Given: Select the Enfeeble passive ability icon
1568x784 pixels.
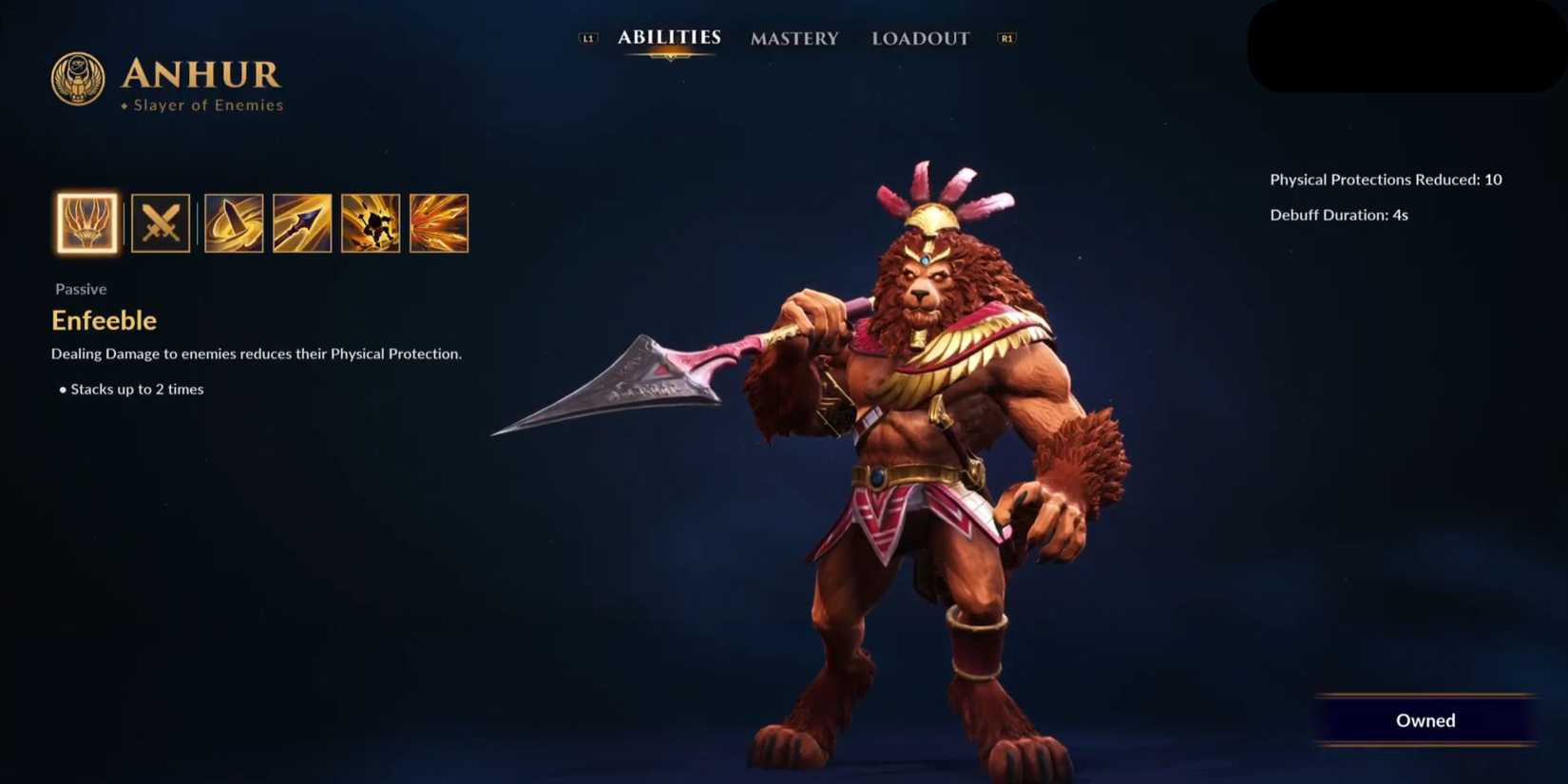Looking at the screenshot, I should pyautogui.click(x=86, y=223).
